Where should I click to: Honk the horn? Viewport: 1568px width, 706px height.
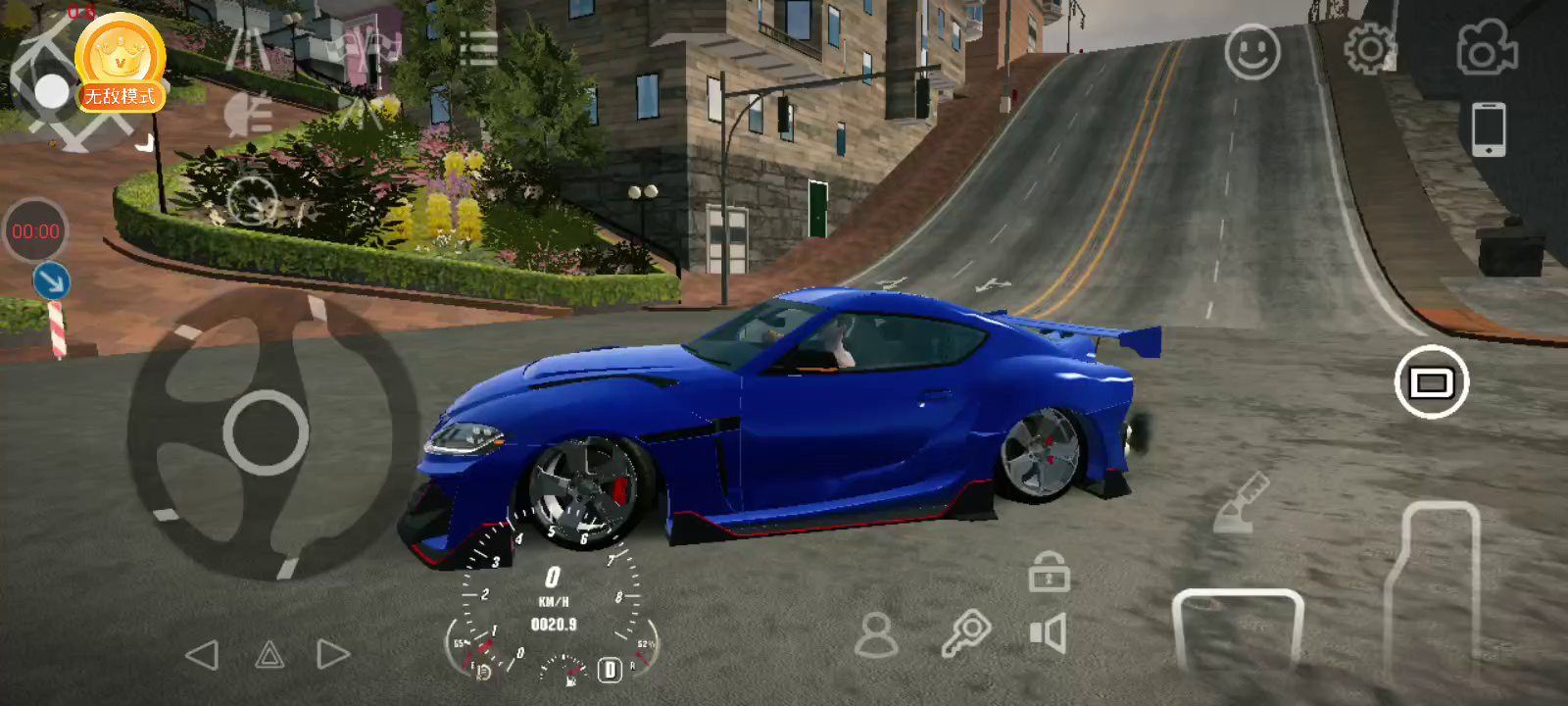[1048, 633]
